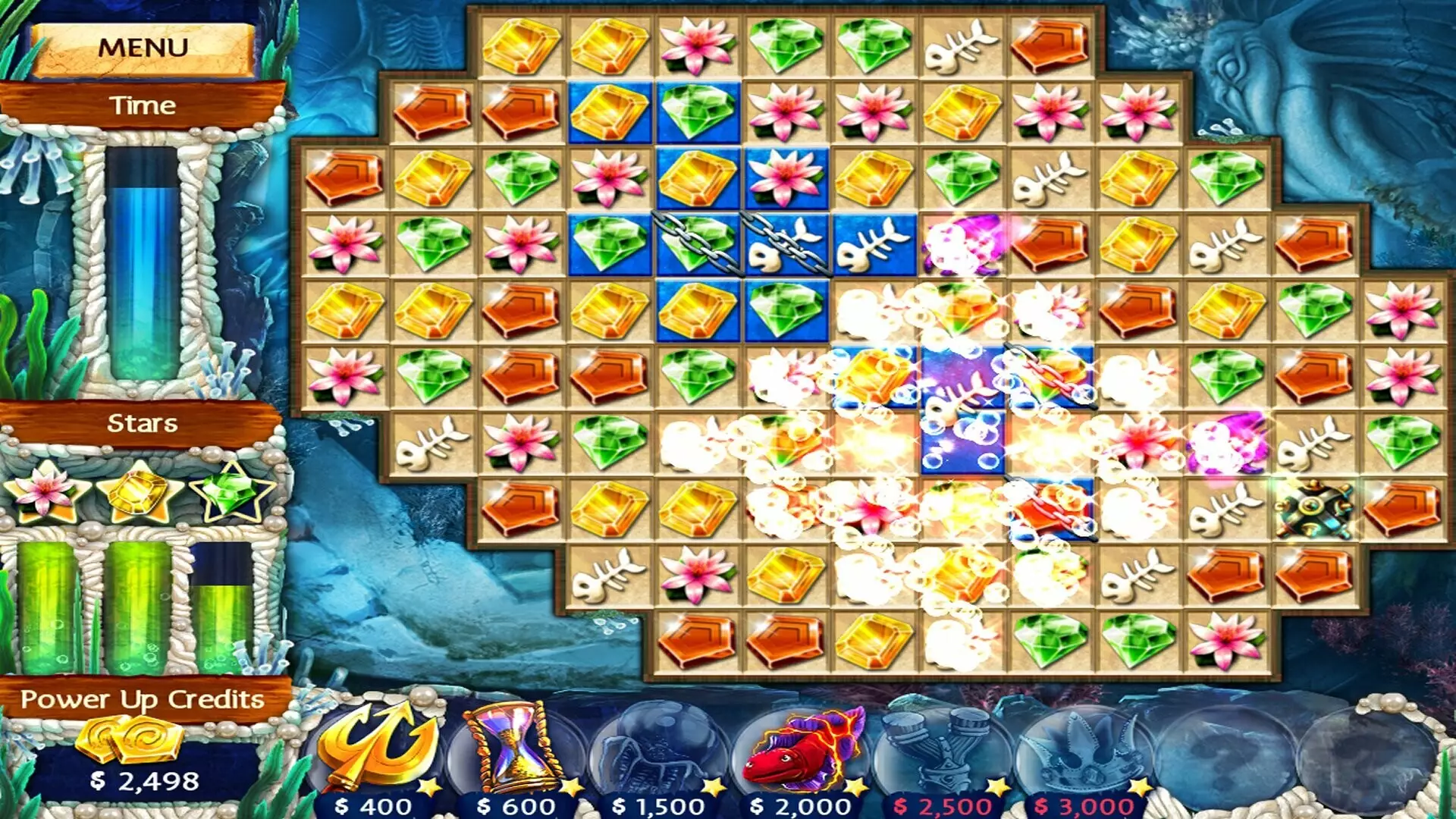This screenshot has width=1456, height=819.
Task: Open the MENU
Action: tap(144, 47)
